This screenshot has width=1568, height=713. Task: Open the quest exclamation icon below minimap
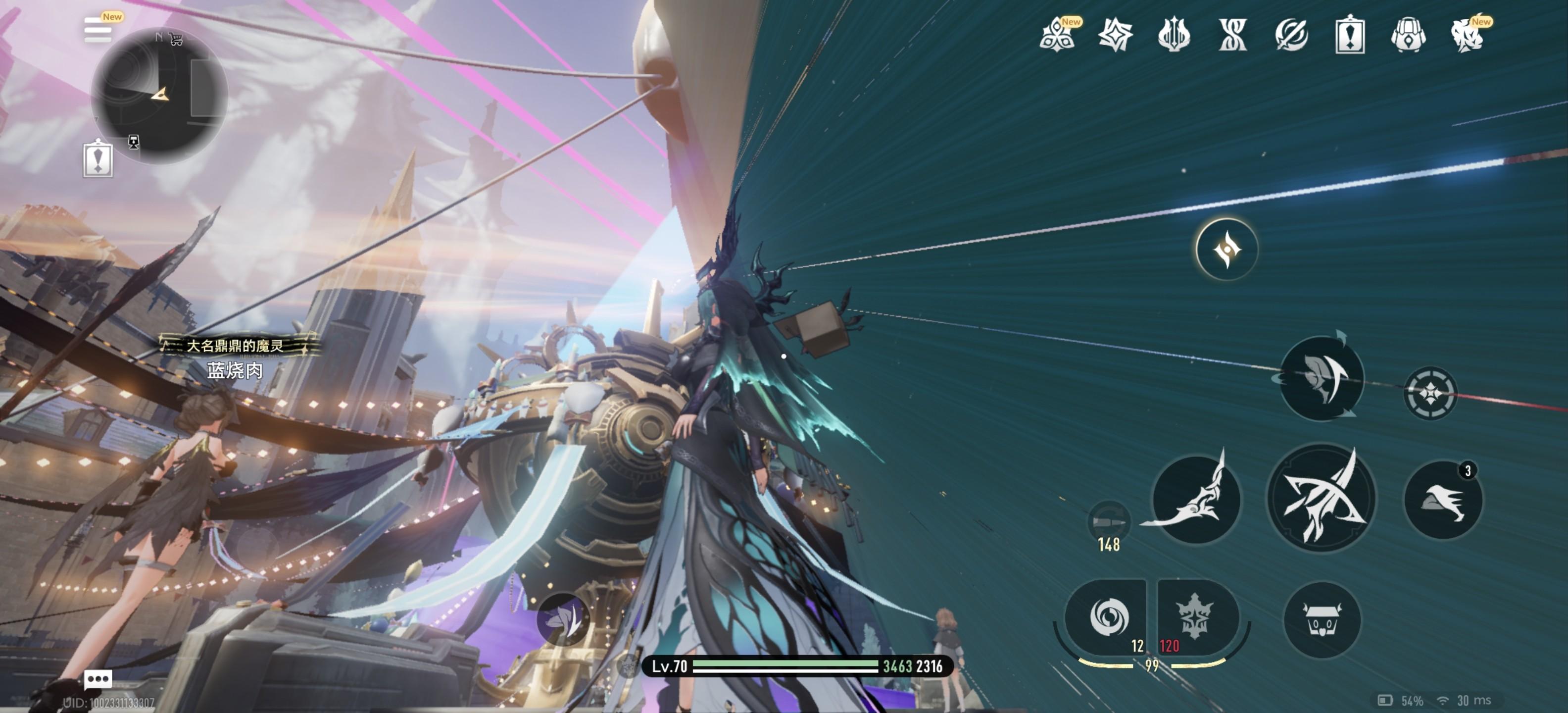[98, 158]
